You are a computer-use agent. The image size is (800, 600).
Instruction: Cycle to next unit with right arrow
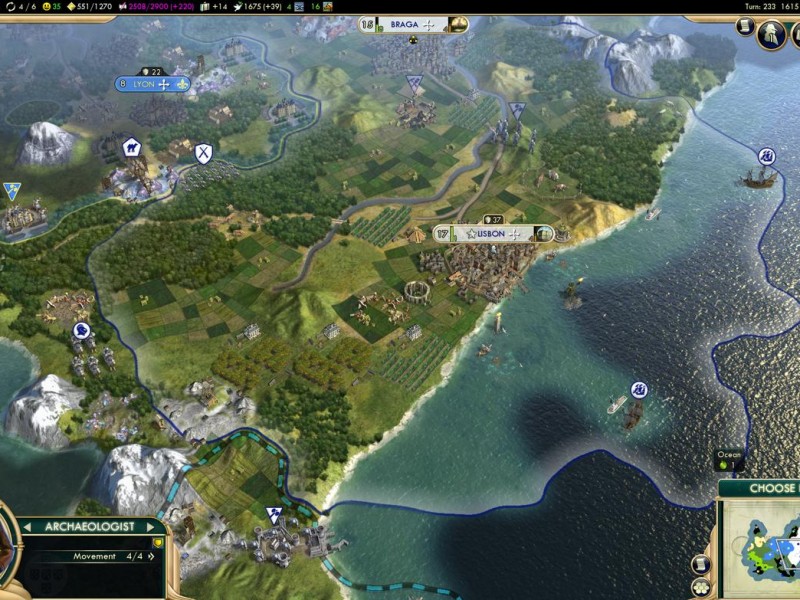[152, 526]
